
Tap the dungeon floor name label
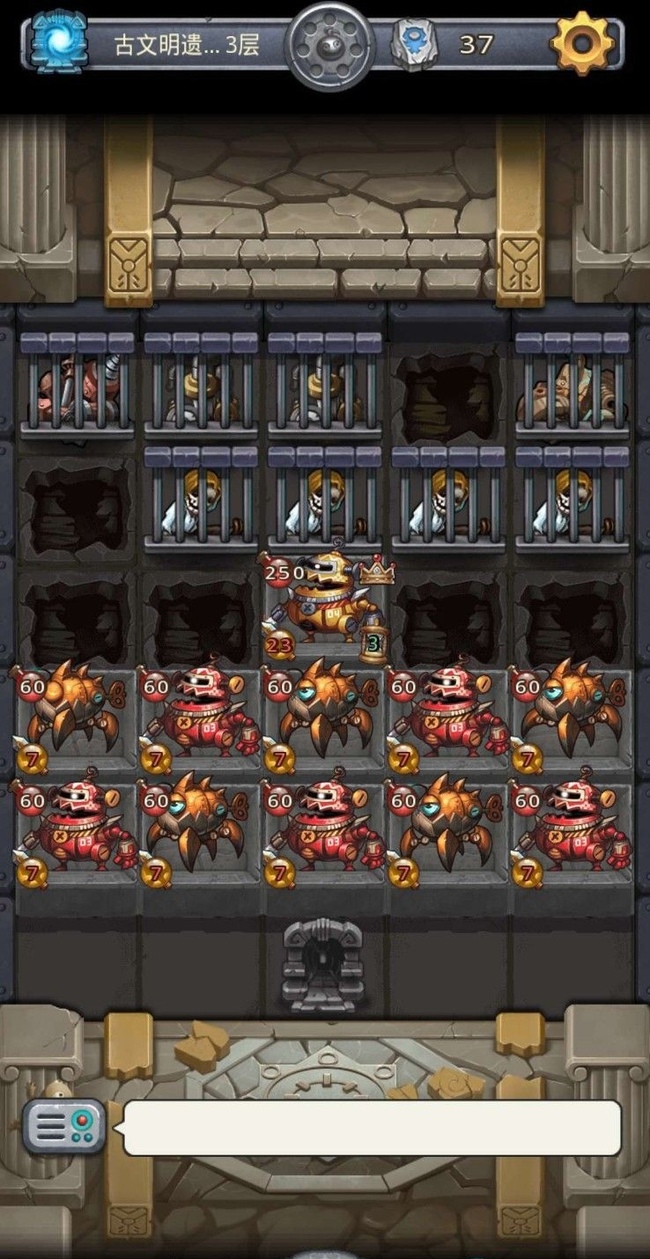(x=186, y=45)
